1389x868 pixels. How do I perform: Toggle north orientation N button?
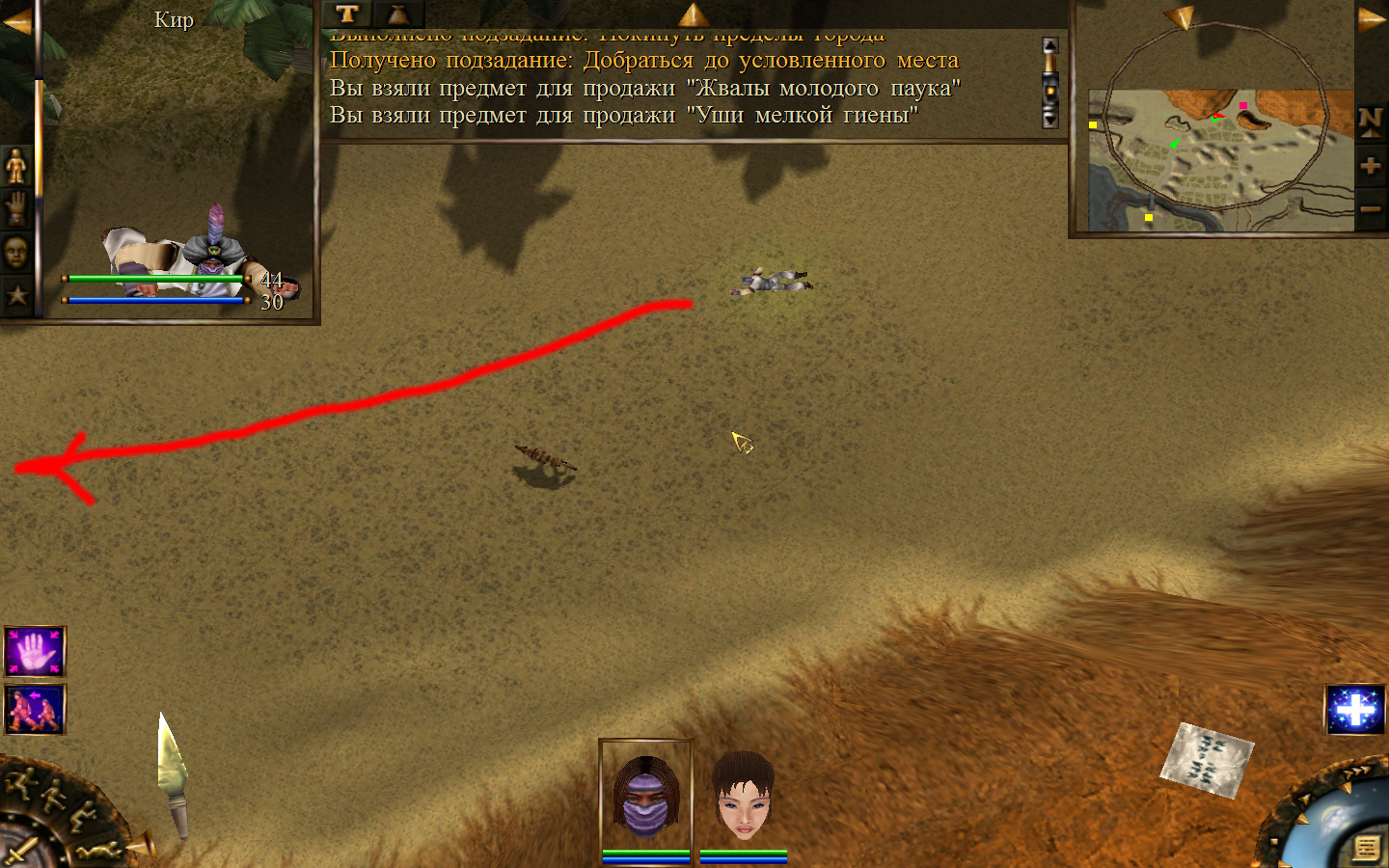click(x=1371, y=122)
